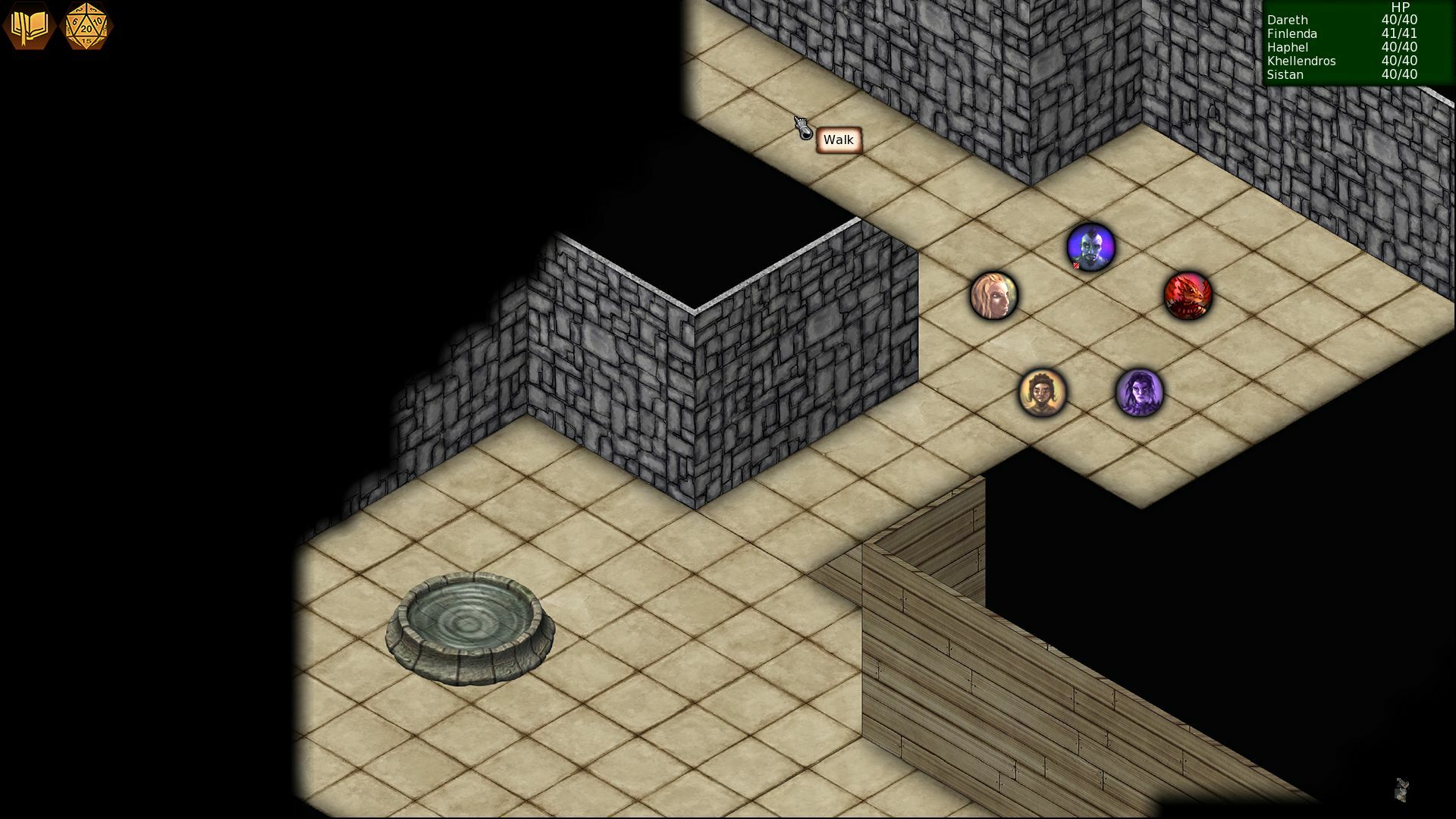Select Finlenda in the party HP panel
Image resolution: width=1456 pixels, height=819 pixels.
coord(1291,34)
